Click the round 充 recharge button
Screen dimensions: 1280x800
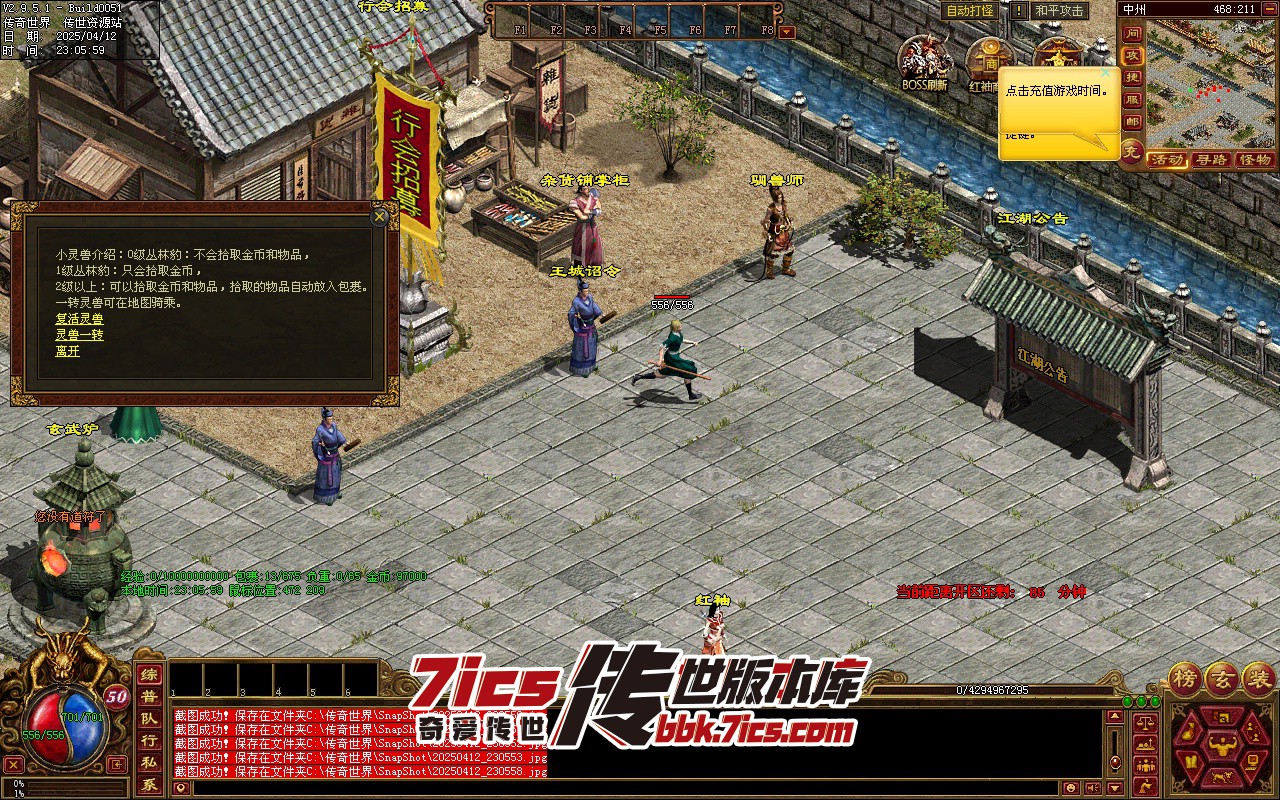point(1131,154)
